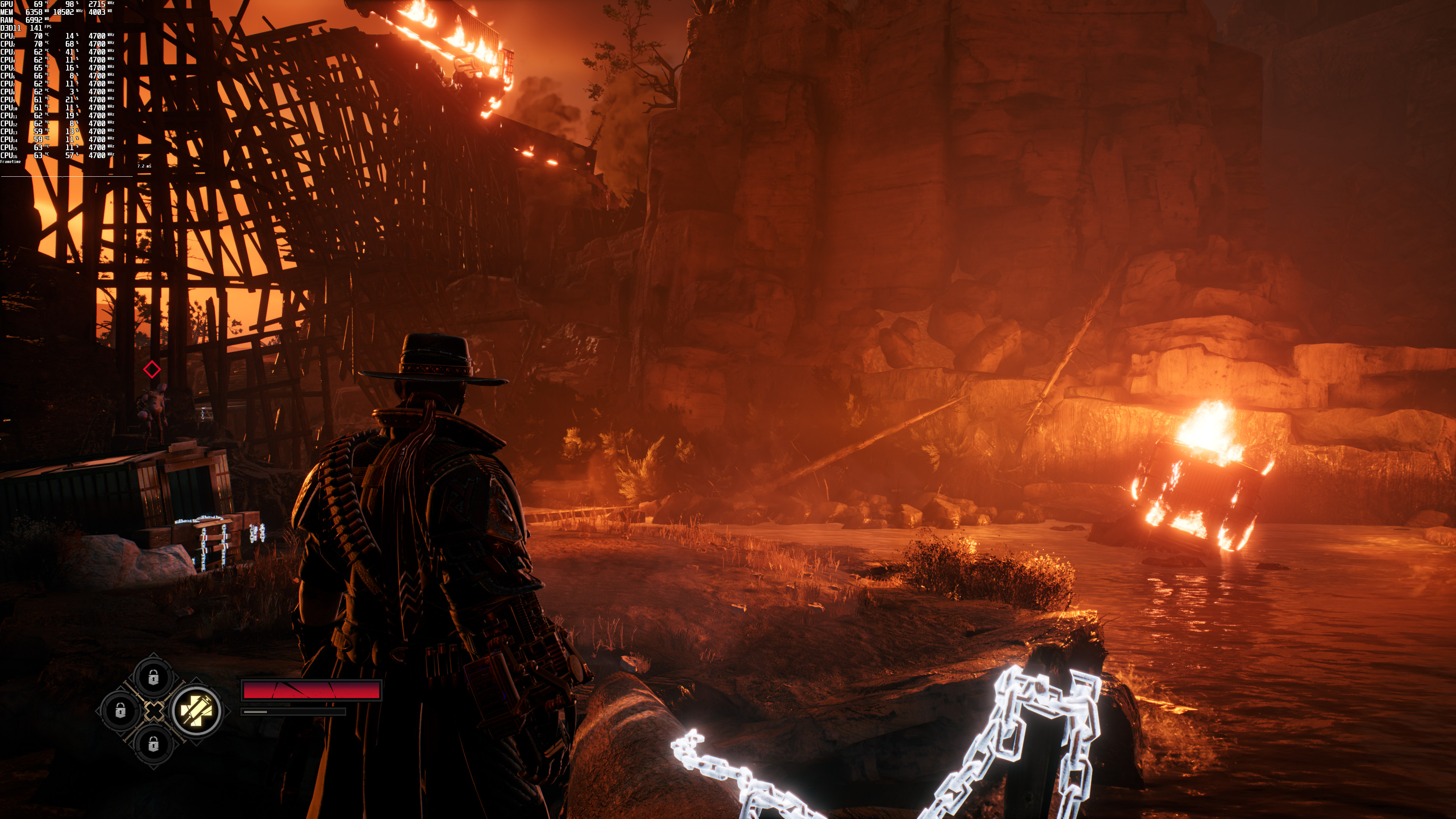1456x819 pixels.
Task: Activate the glowing healing syringe ability
Action: click(x=196, y=711)
